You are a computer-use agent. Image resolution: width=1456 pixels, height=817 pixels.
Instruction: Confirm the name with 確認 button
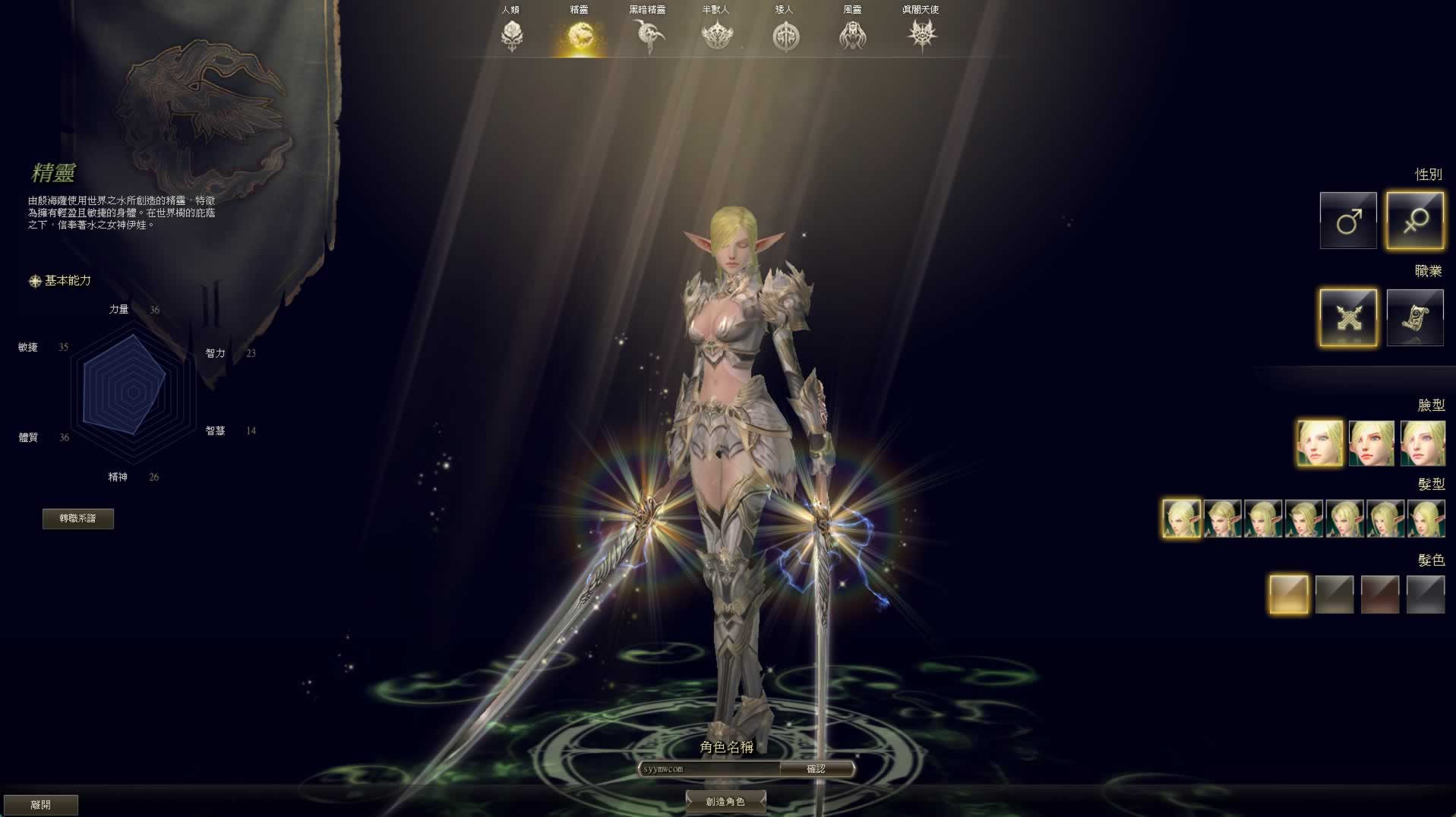point(816,769)
